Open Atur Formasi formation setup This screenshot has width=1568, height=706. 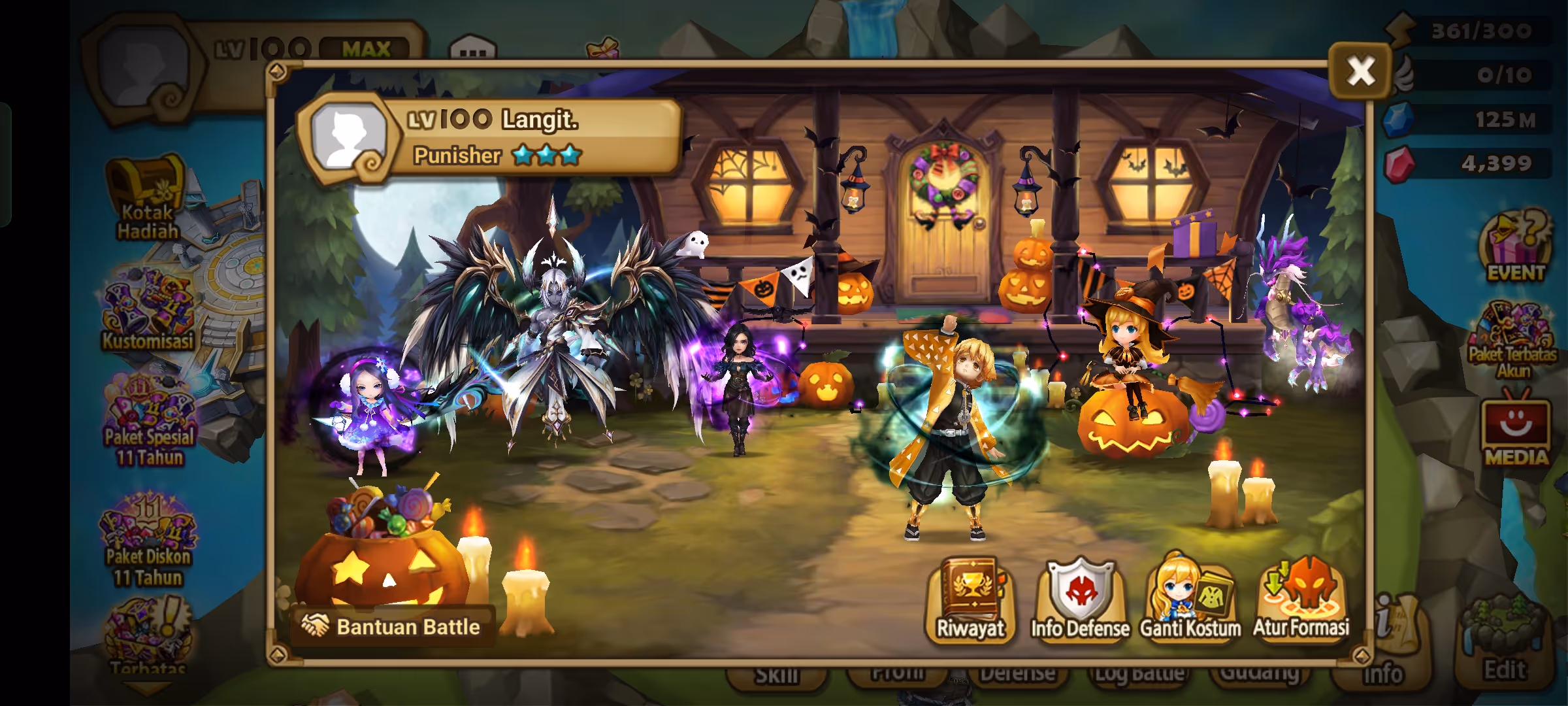(x=1301, y=600)
